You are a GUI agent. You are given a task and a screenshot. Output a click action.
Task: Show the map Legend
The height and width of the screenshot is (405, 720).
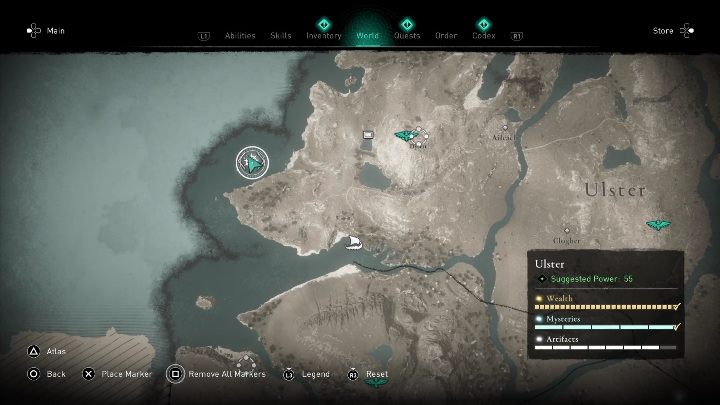click(x=306, y=374)
